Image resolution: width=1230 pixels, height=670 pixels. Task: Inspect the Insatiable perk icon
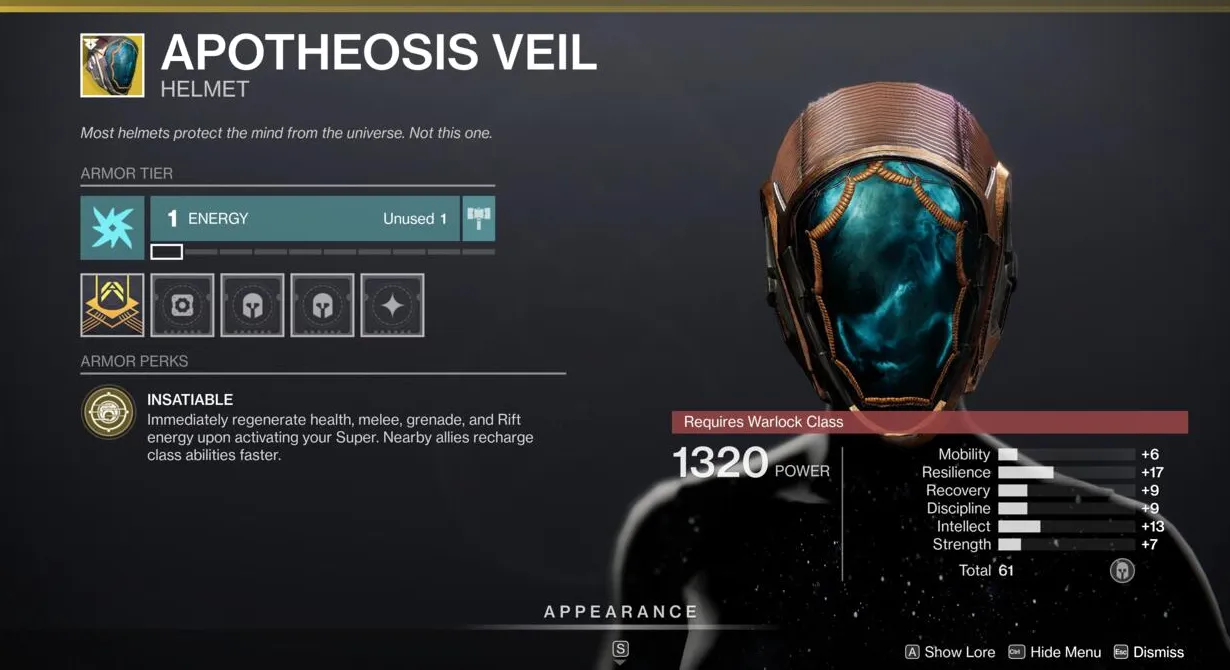(108, 412)
